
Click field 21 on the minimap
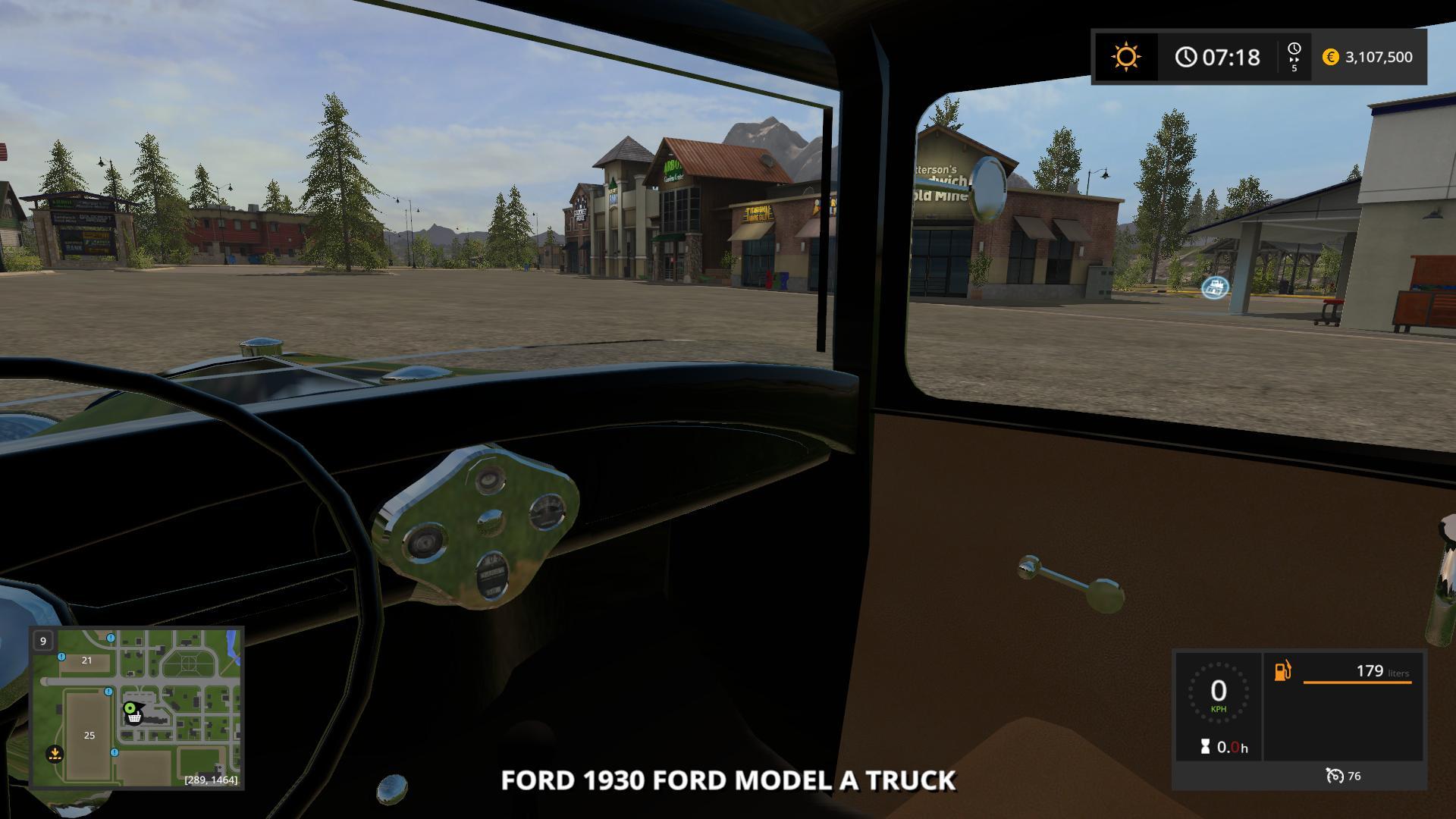pos(86,661)
